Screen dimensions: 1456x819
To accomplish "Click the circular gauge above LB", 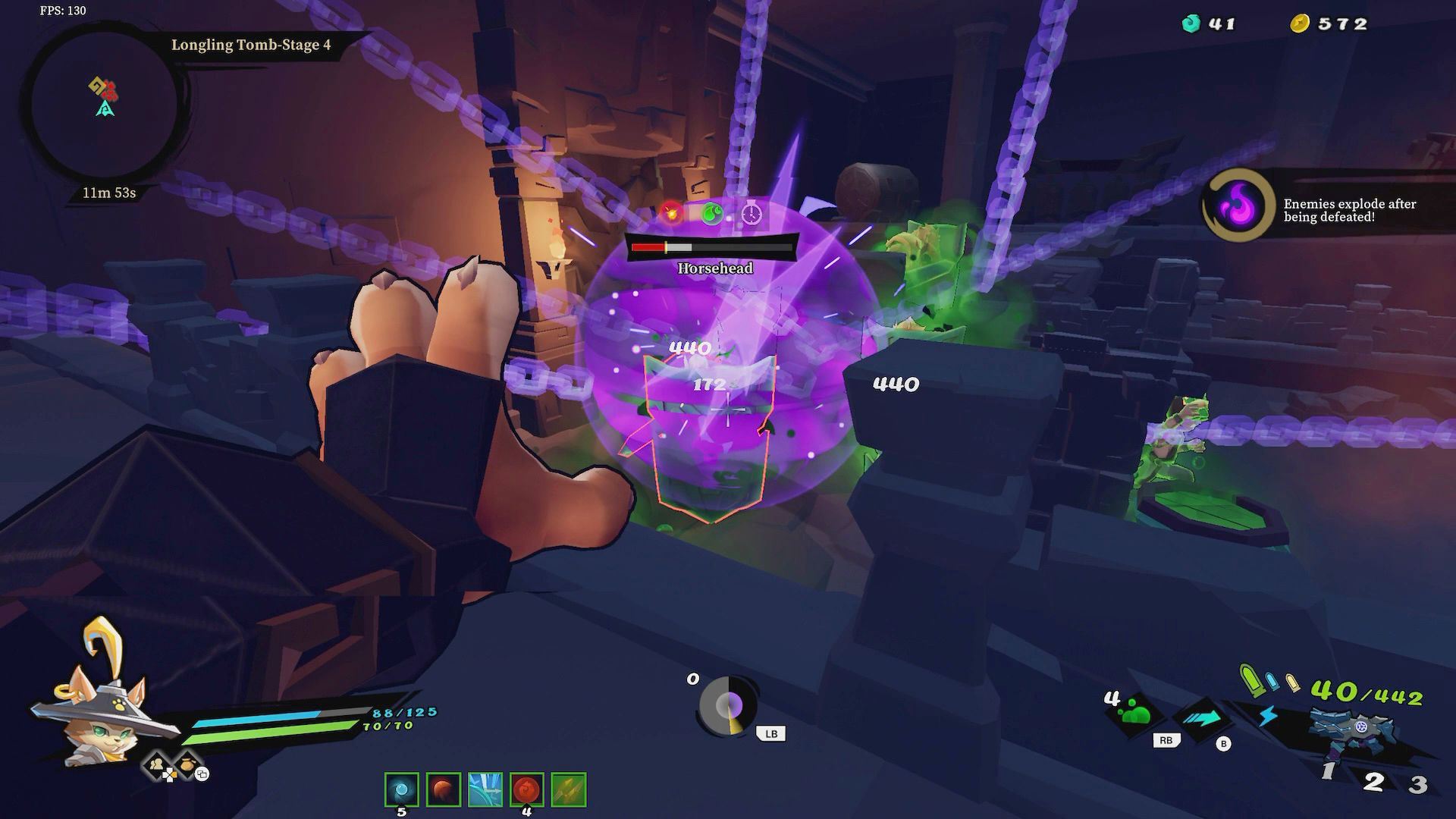I will 729,706.
